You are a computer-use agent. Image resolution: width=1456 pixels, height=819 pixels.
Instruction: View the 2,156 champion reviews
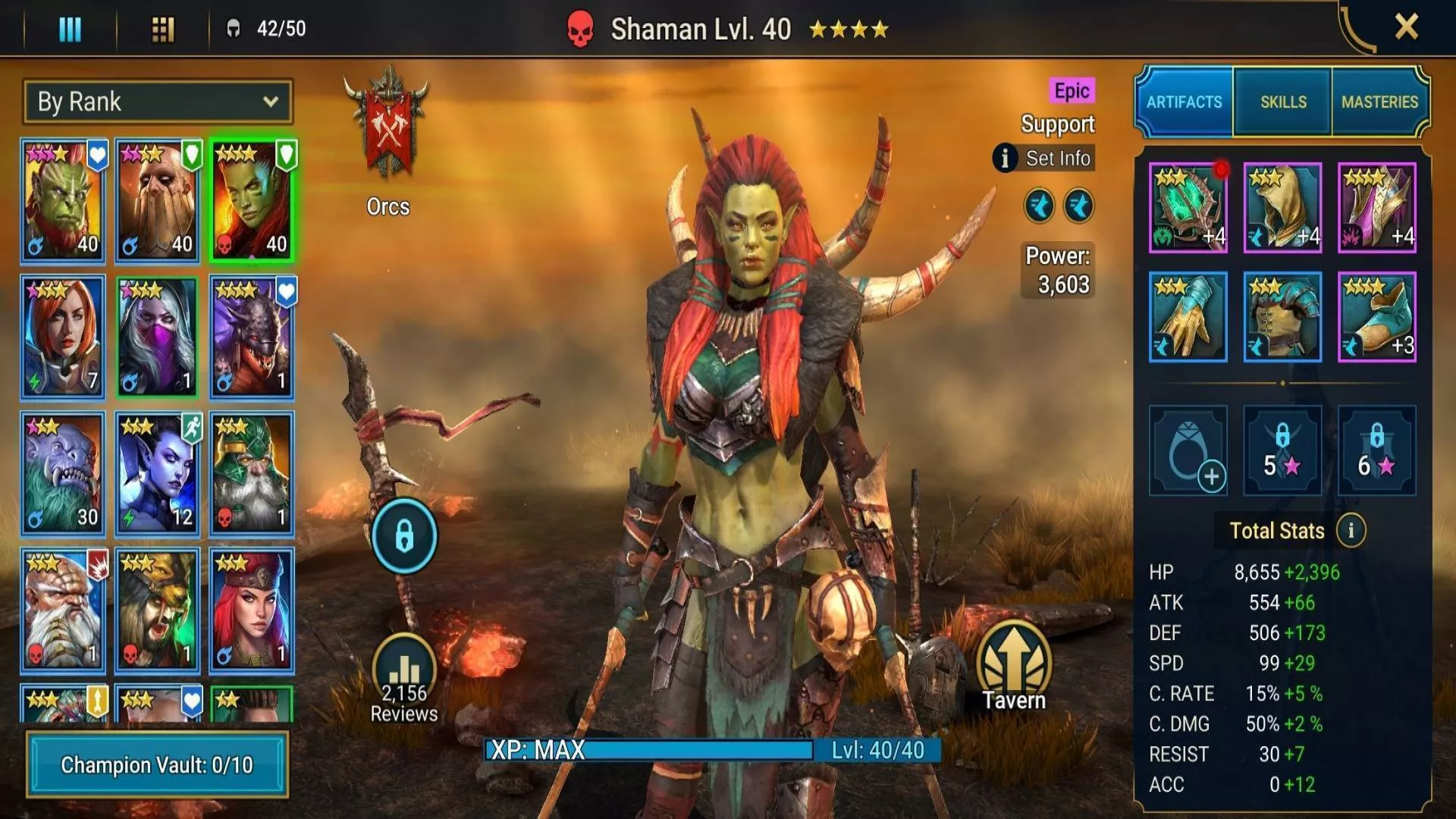(x=404, y=679)
